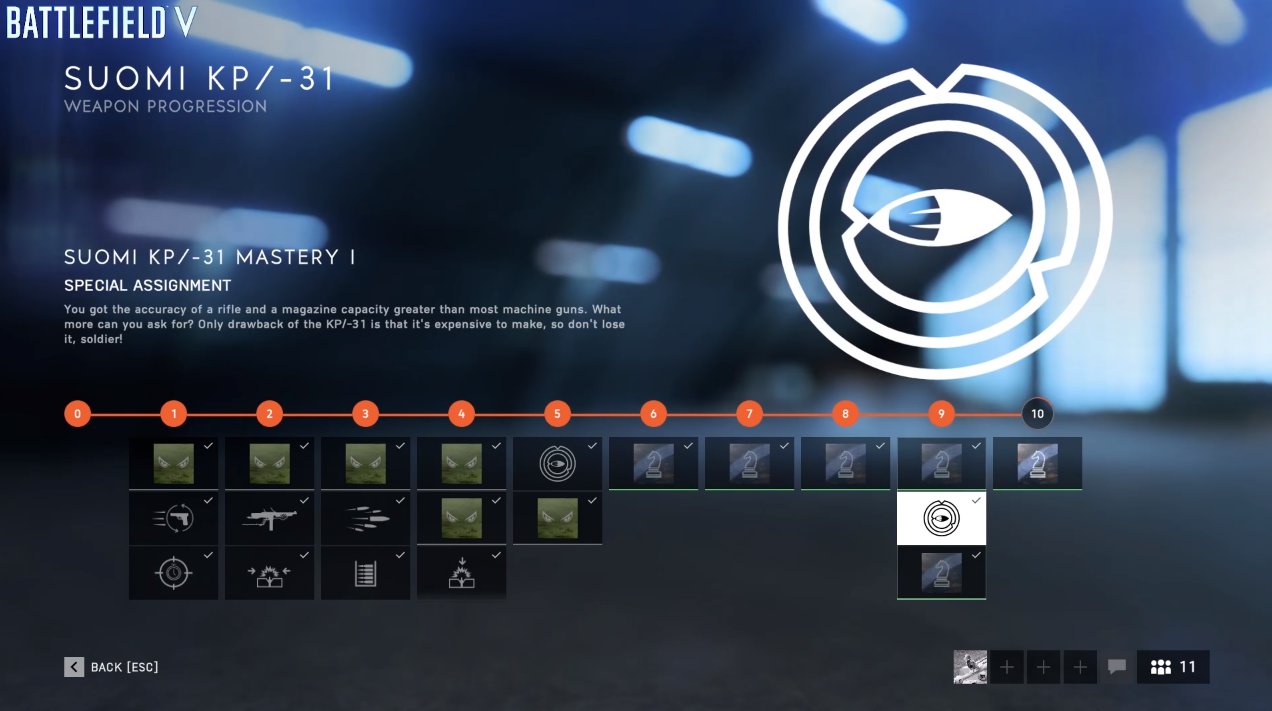Select the highlighted mastery emblem tile under rank 9
Image resolution: width=1272 pixels, height=711 pixels.
click(941, 518)
